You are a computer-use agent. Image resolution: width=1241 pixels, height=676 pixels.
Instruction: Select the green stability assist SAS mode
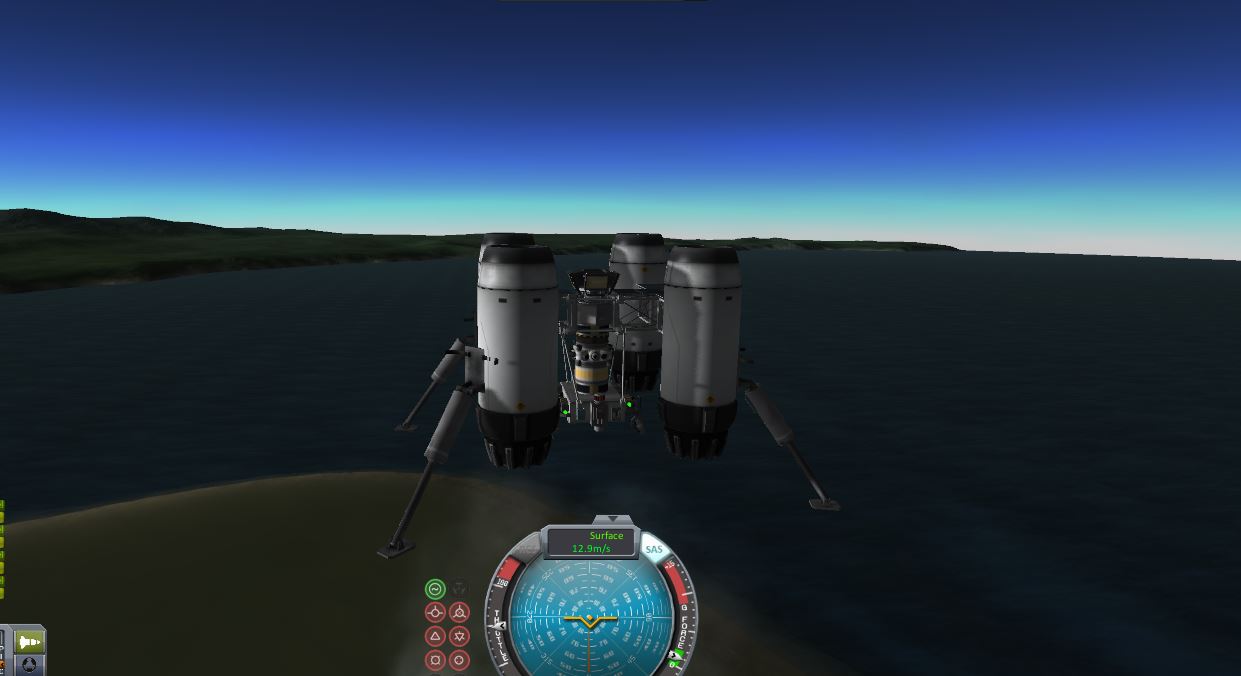click(x=435, y=589)
